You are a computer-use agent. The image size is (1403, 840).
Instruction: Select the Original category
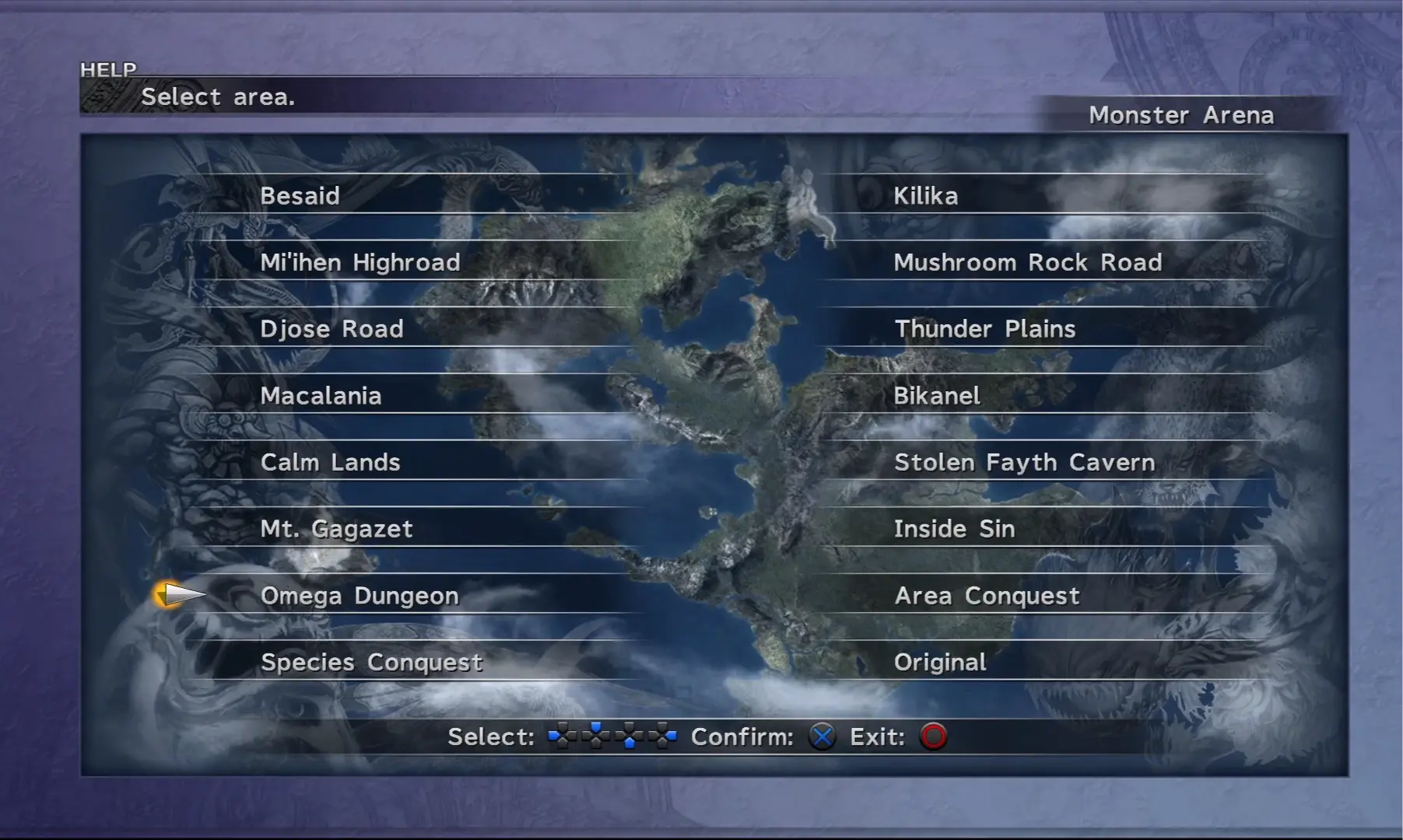click(941, 662)
